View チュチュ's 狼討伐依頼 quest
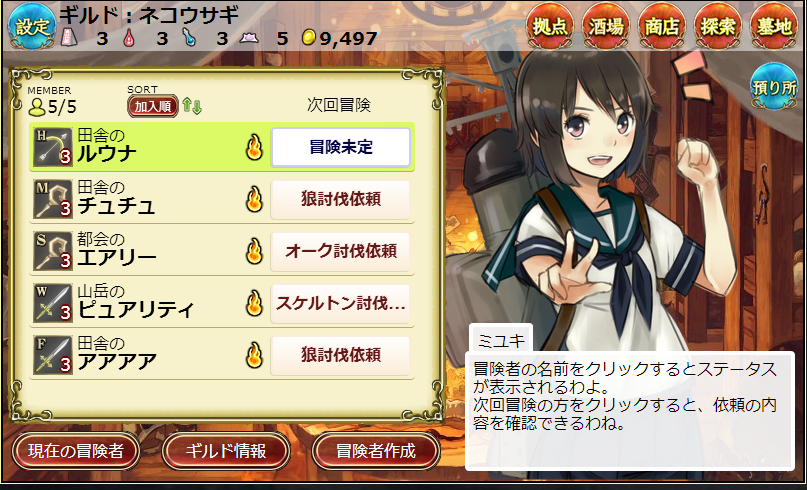 click(340, 200)
